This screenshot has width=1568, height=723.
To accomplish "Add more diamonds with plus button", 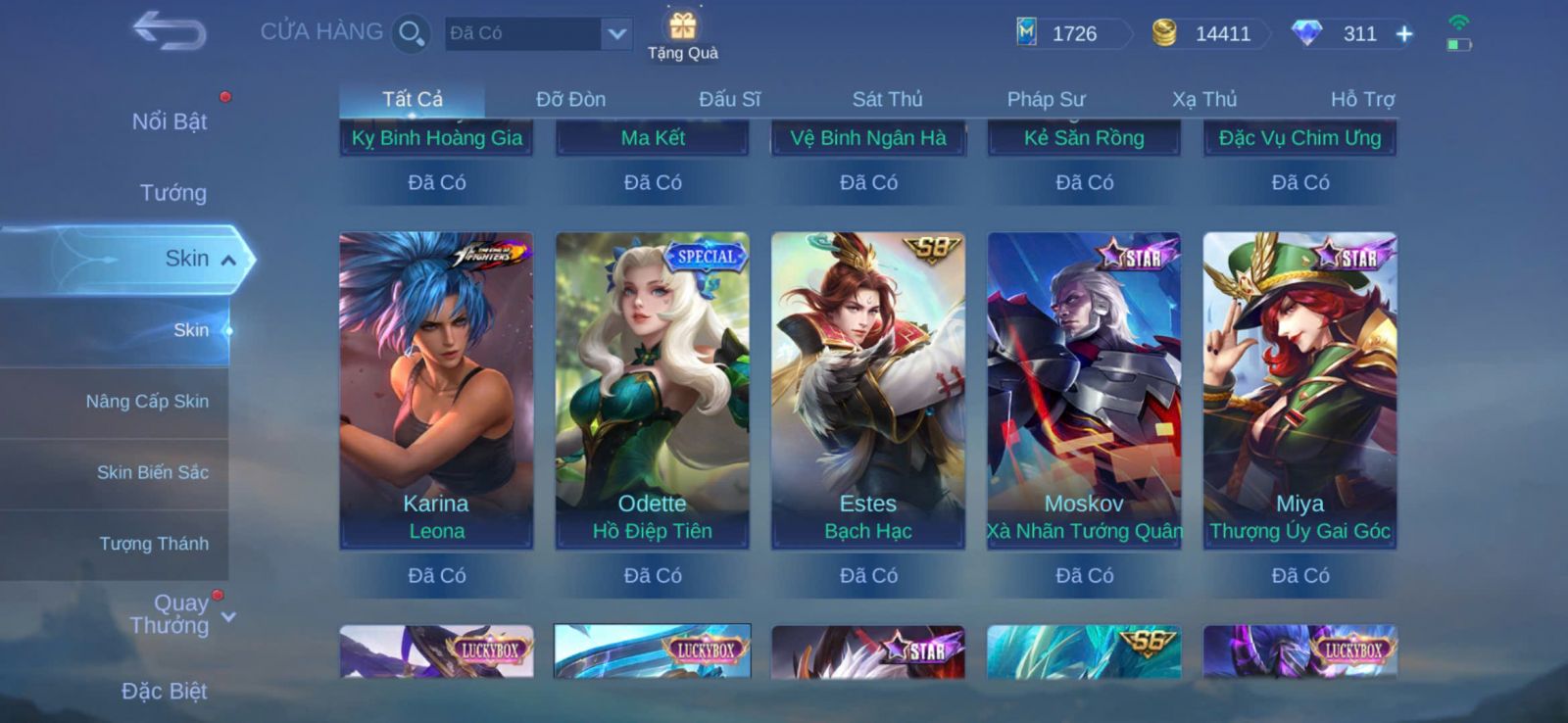I will click(1404, 34).
